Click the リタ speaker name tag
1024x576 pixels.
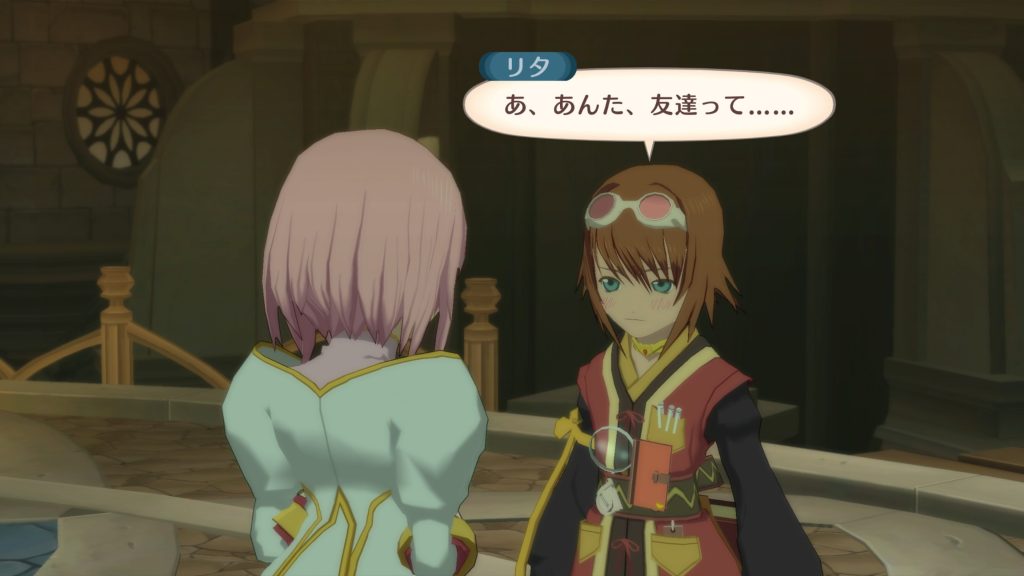coord(528,66)
